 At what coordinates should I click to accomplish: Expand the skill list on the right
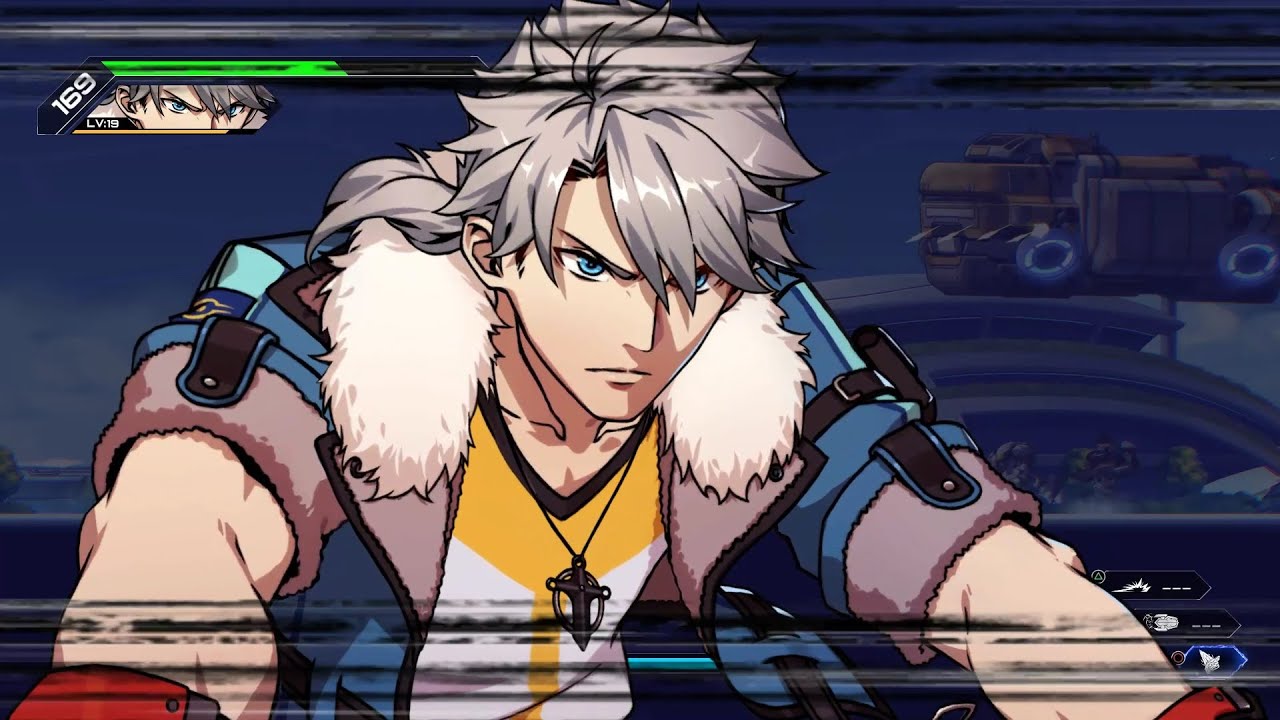[x=1180, y=620]
